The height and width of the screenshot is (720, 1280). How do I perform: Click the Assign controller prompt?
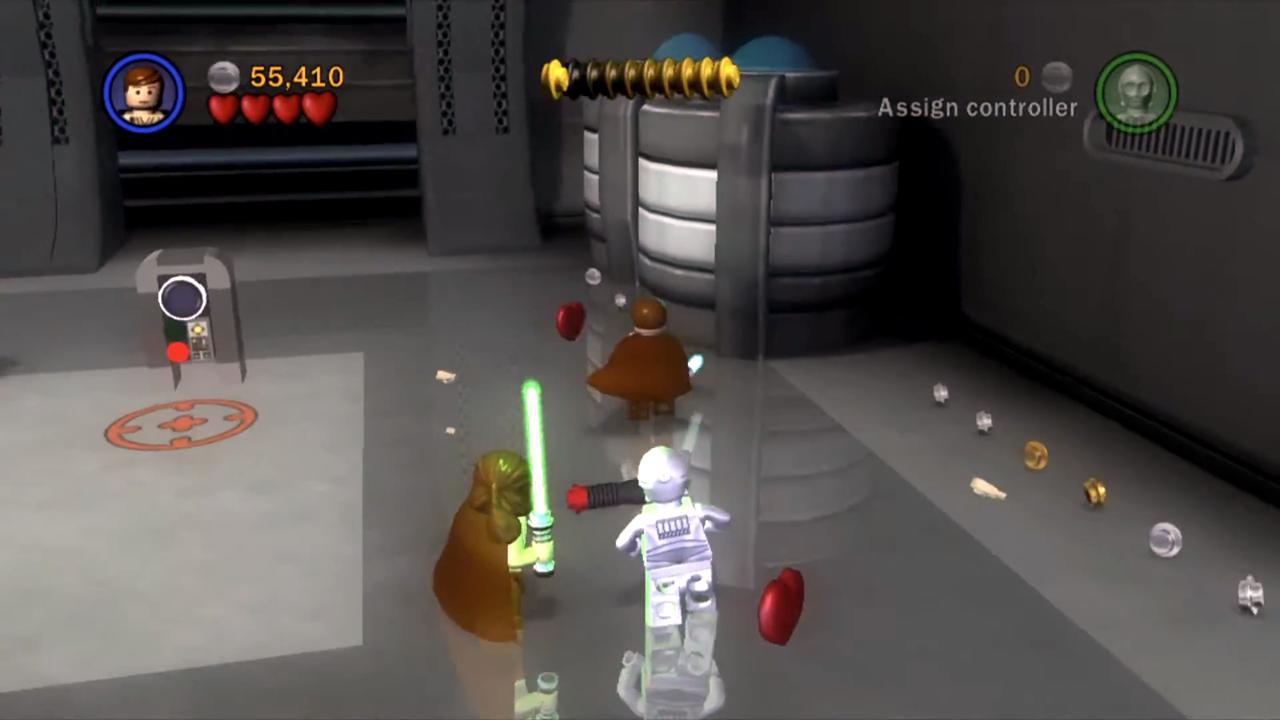[x=977, y=108]
